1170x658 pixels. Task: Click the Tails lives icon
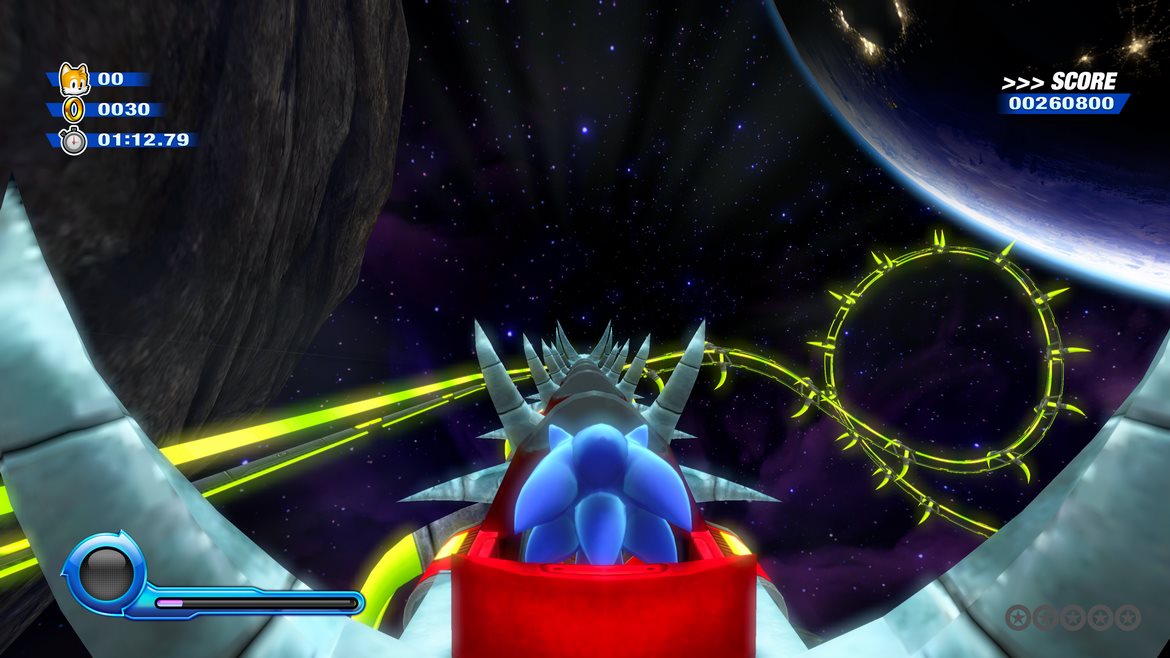point(74,78)
